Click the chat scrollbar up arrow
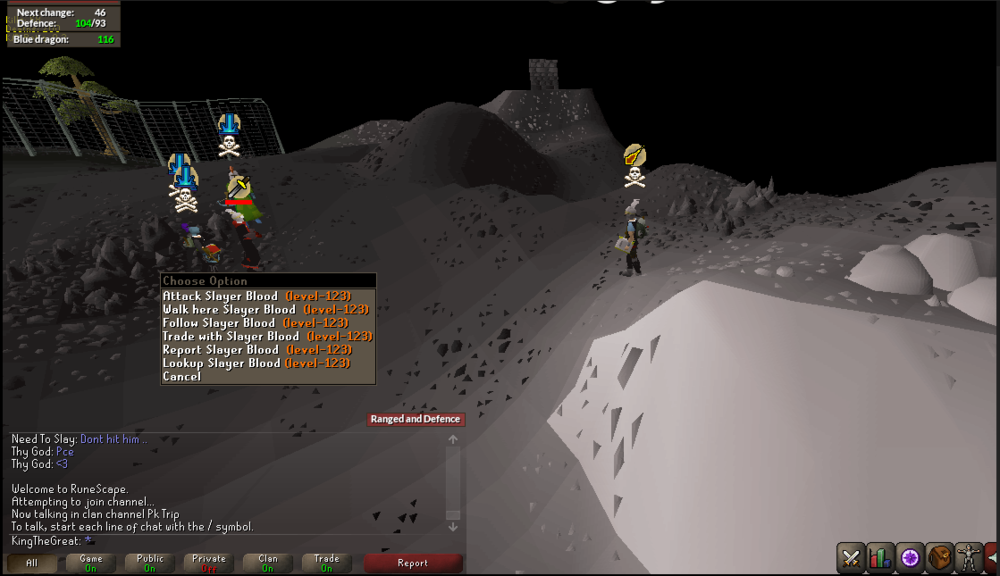This screenshot has width=1000, height=576. [x=453, y=439]
